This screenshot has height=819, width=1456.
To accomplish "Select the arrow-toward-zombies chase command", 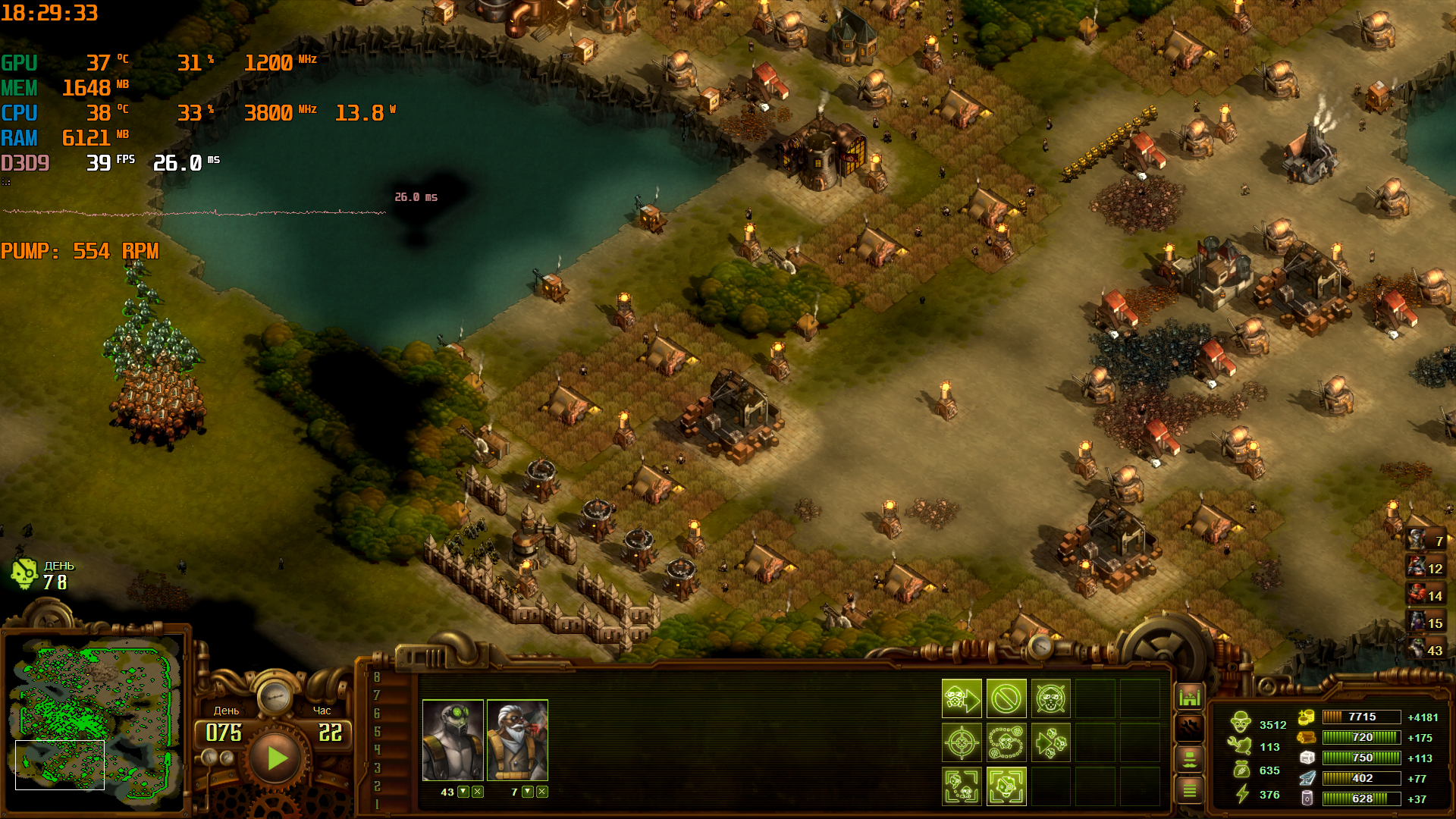I will [1050, 742].
